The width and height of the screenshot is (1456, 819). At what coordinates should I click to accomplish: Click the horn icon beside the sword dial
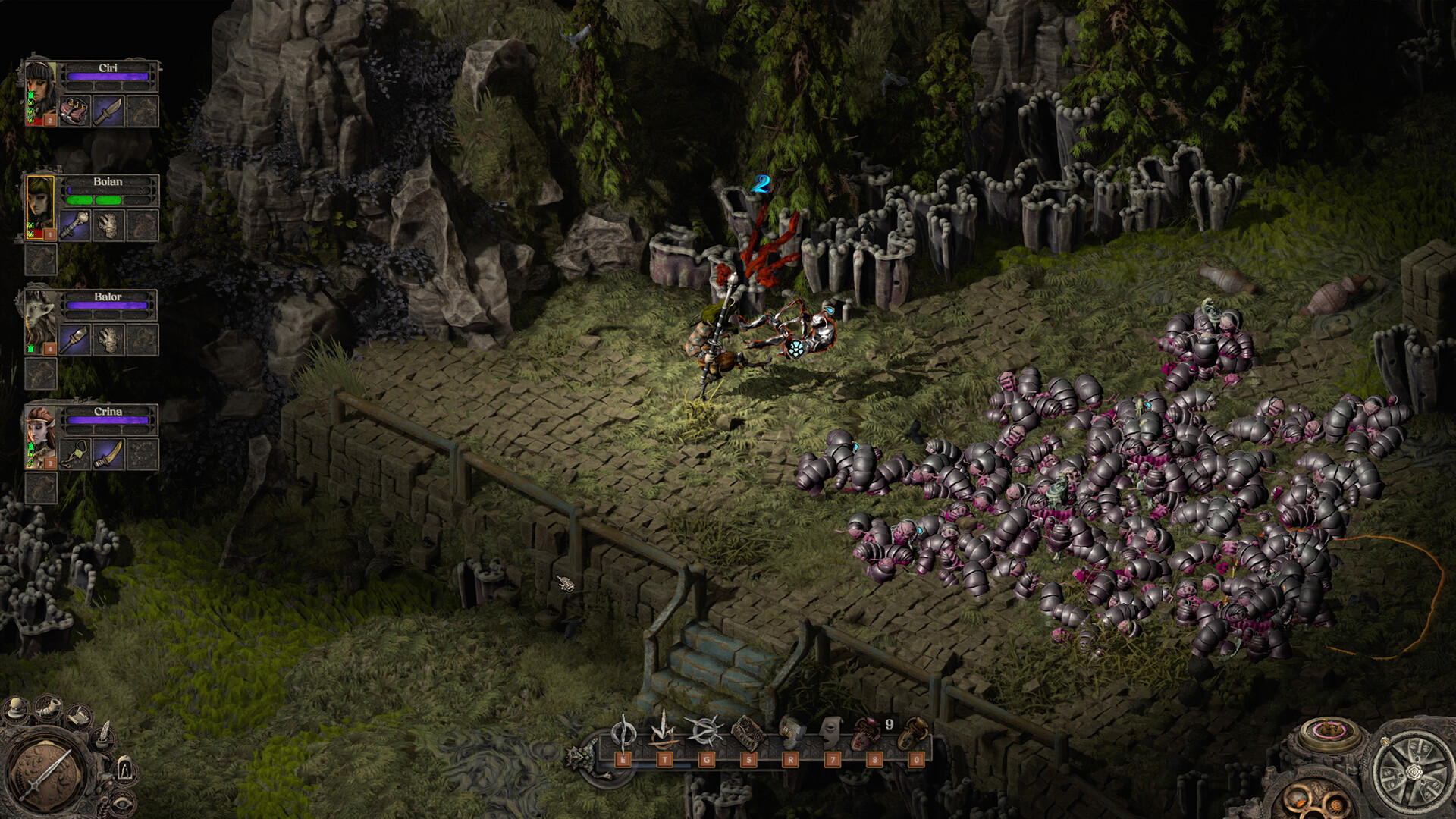[47, 710]
